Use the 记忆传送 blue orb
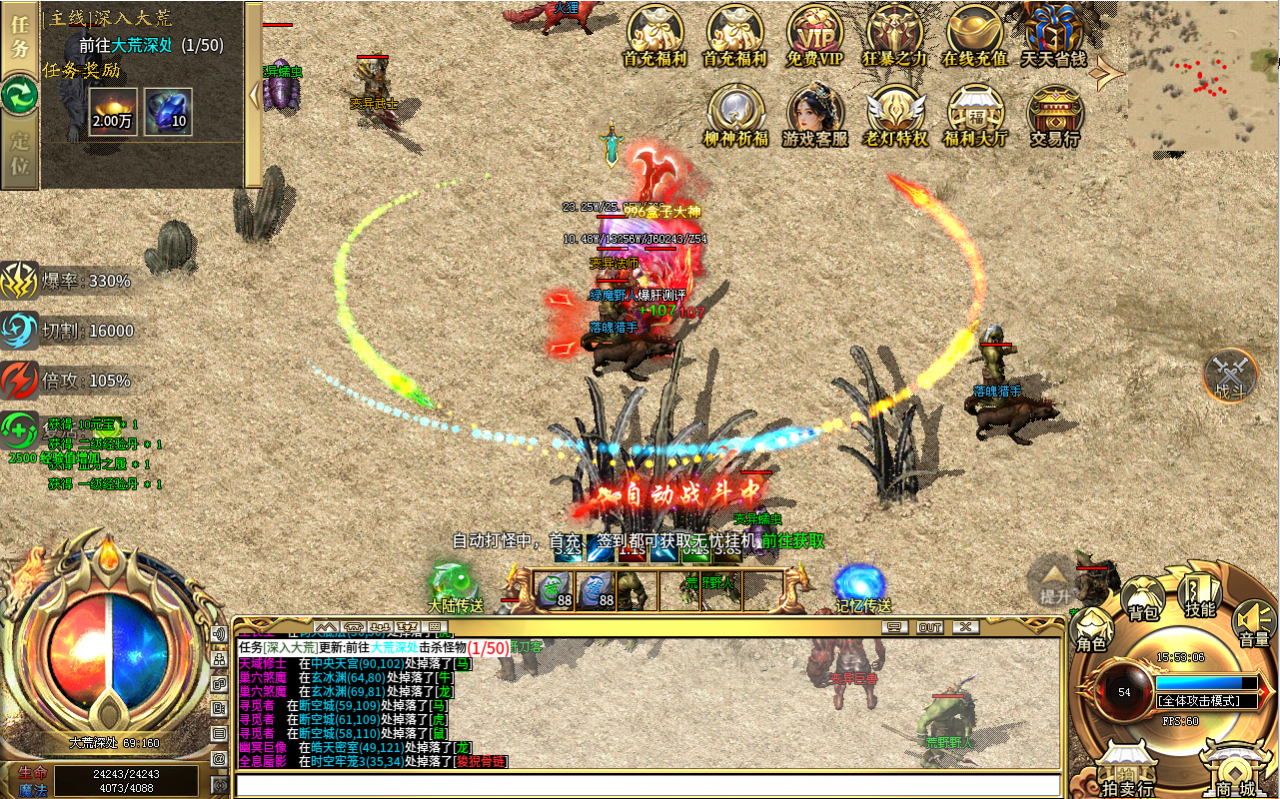The image size is (1280, 799). (862, 586)
